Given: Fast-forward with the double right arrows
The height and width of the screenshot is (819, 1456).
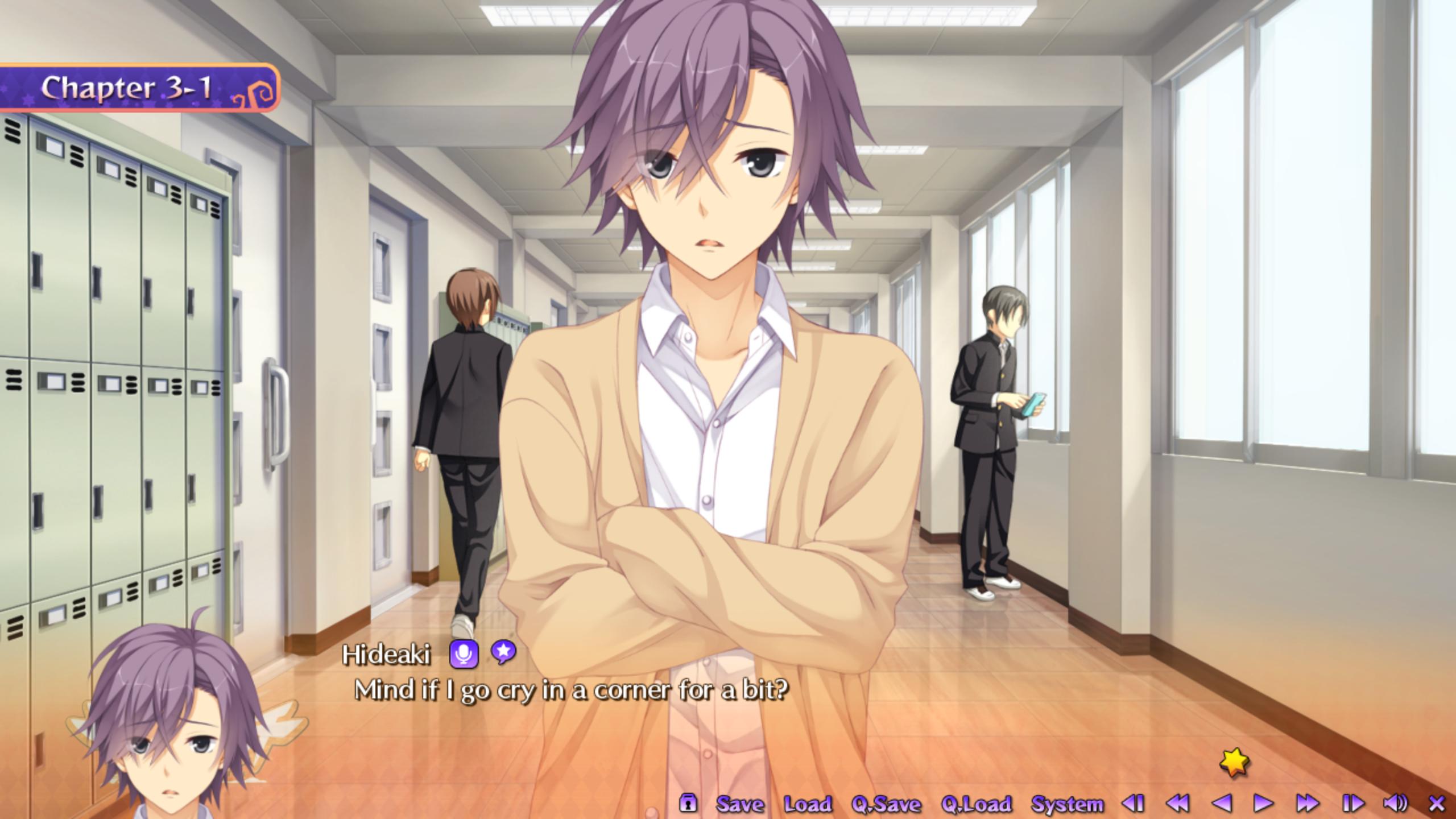Looking at the screenshot, I should point(1308,803).
